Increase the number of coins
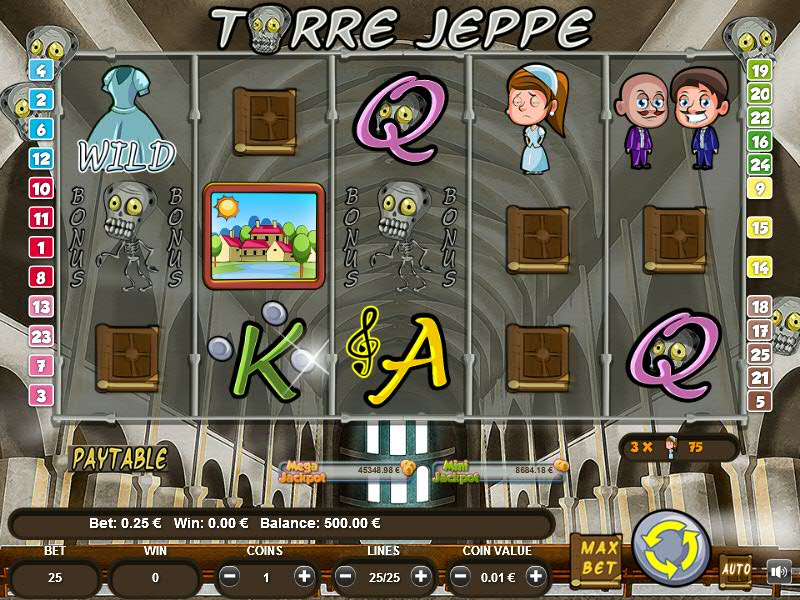Image resolution: width=800 pixels, height=600 pixels. (x=304, y=577)
